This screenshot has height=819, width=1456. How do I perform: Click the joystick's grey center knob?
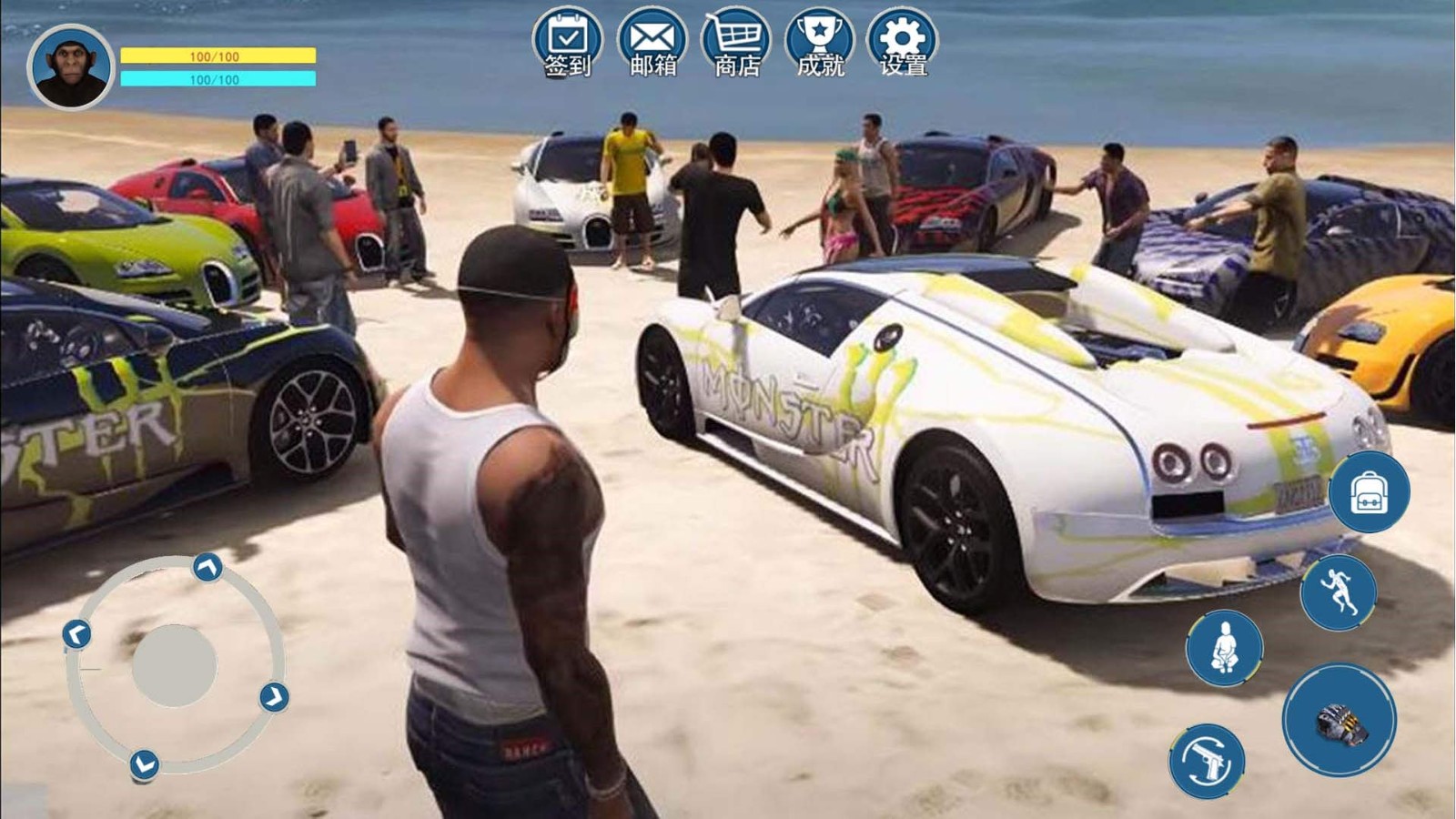tap(174, 665)
